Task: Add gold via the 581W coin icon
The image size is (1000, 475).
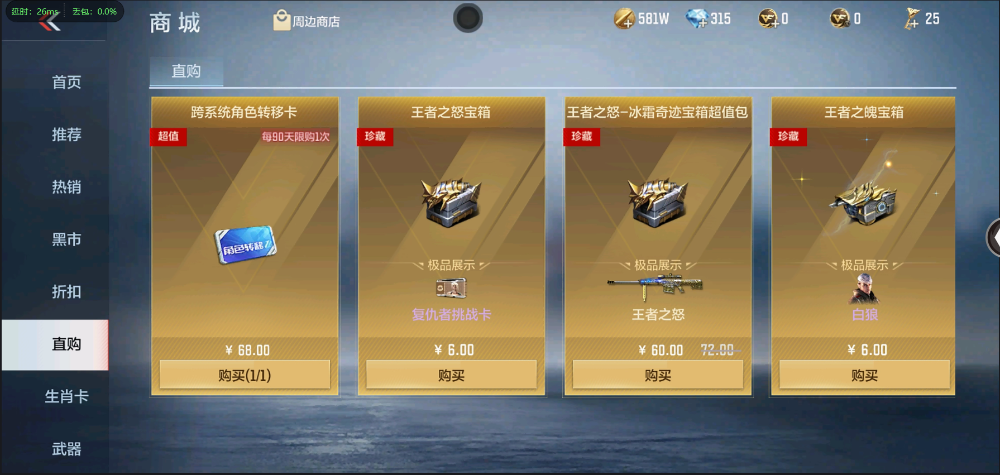Action: pyautogui.click(x=624, y=19)
